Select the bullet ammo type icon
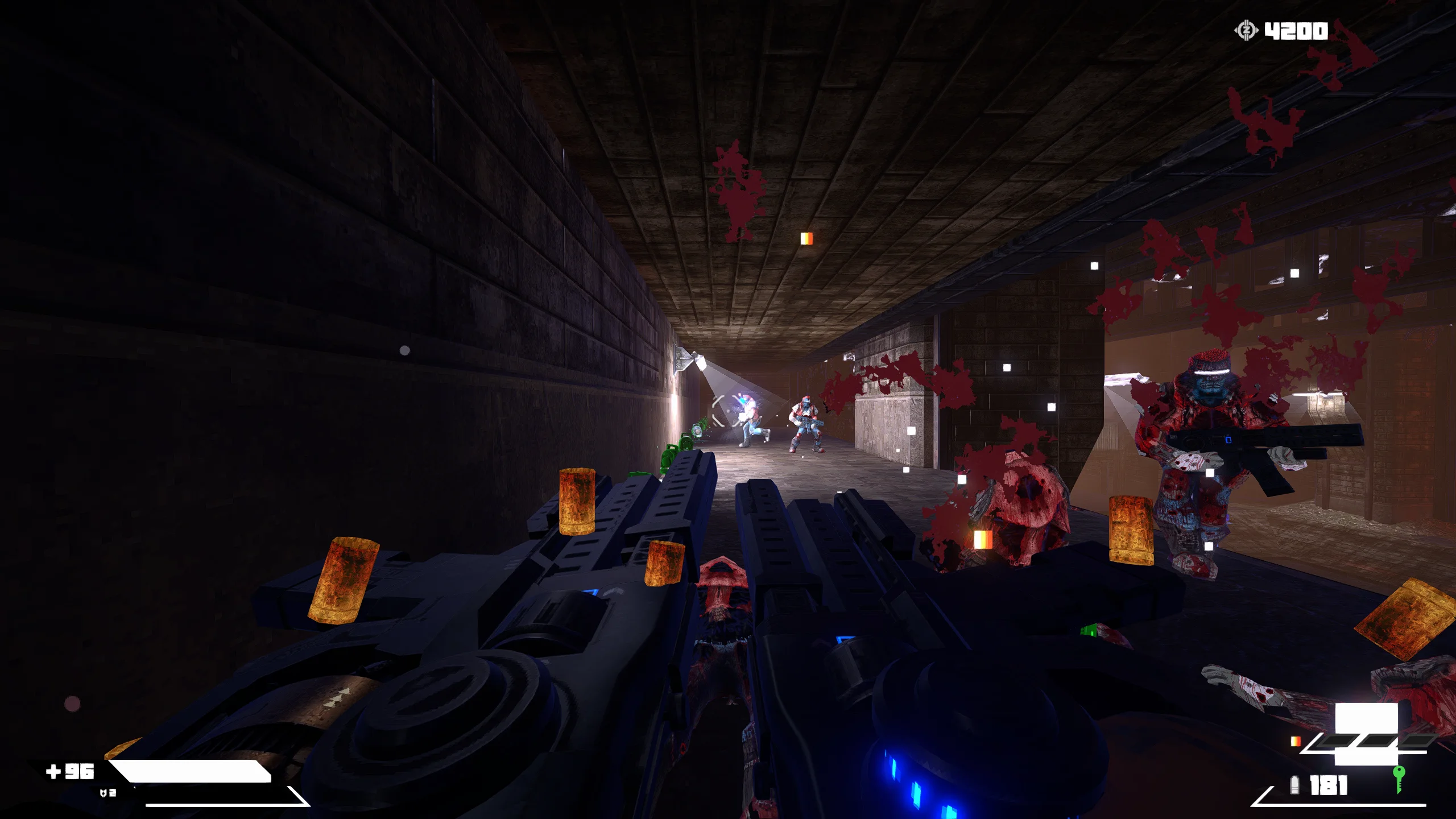 point(1295,785)
